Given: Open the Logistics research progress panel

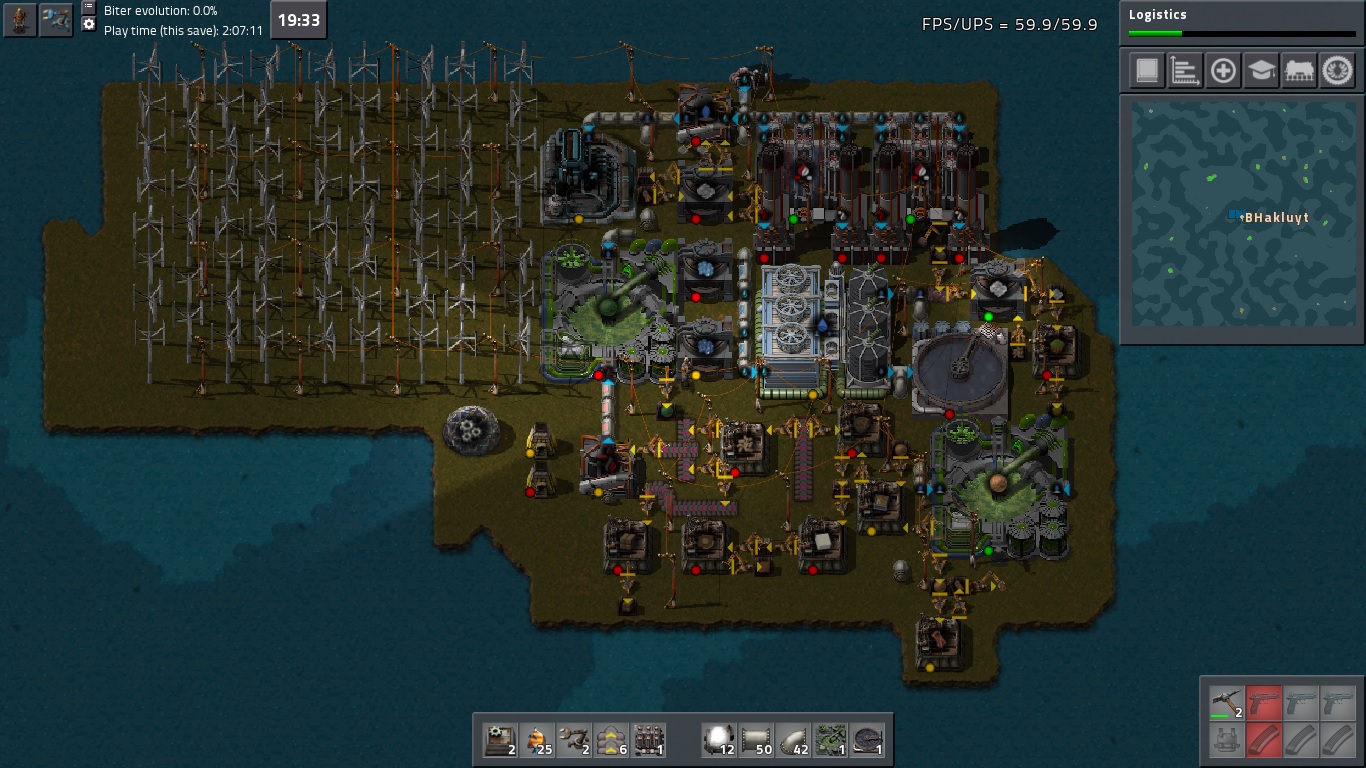Looking at the screenshot, I should point(1241,22).
